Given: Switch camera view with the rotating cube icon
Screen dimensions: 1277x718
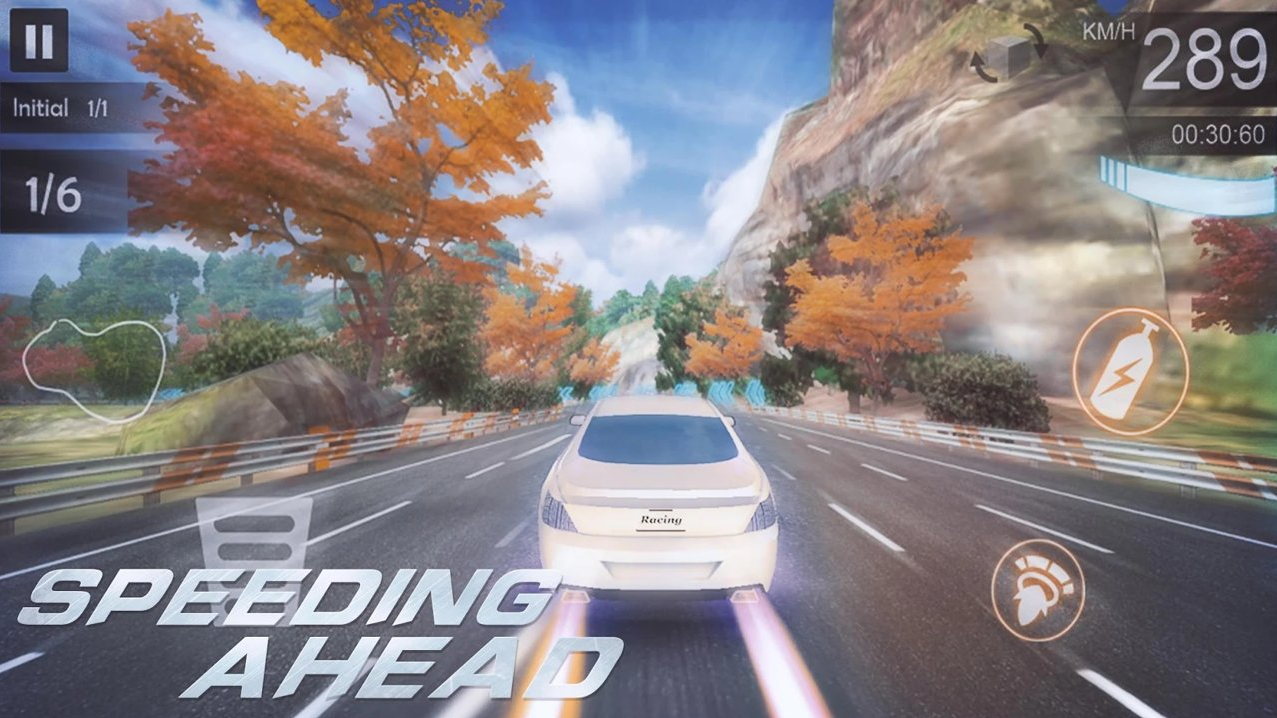Looking at the screenshot, I should [x=1008, y=53].
